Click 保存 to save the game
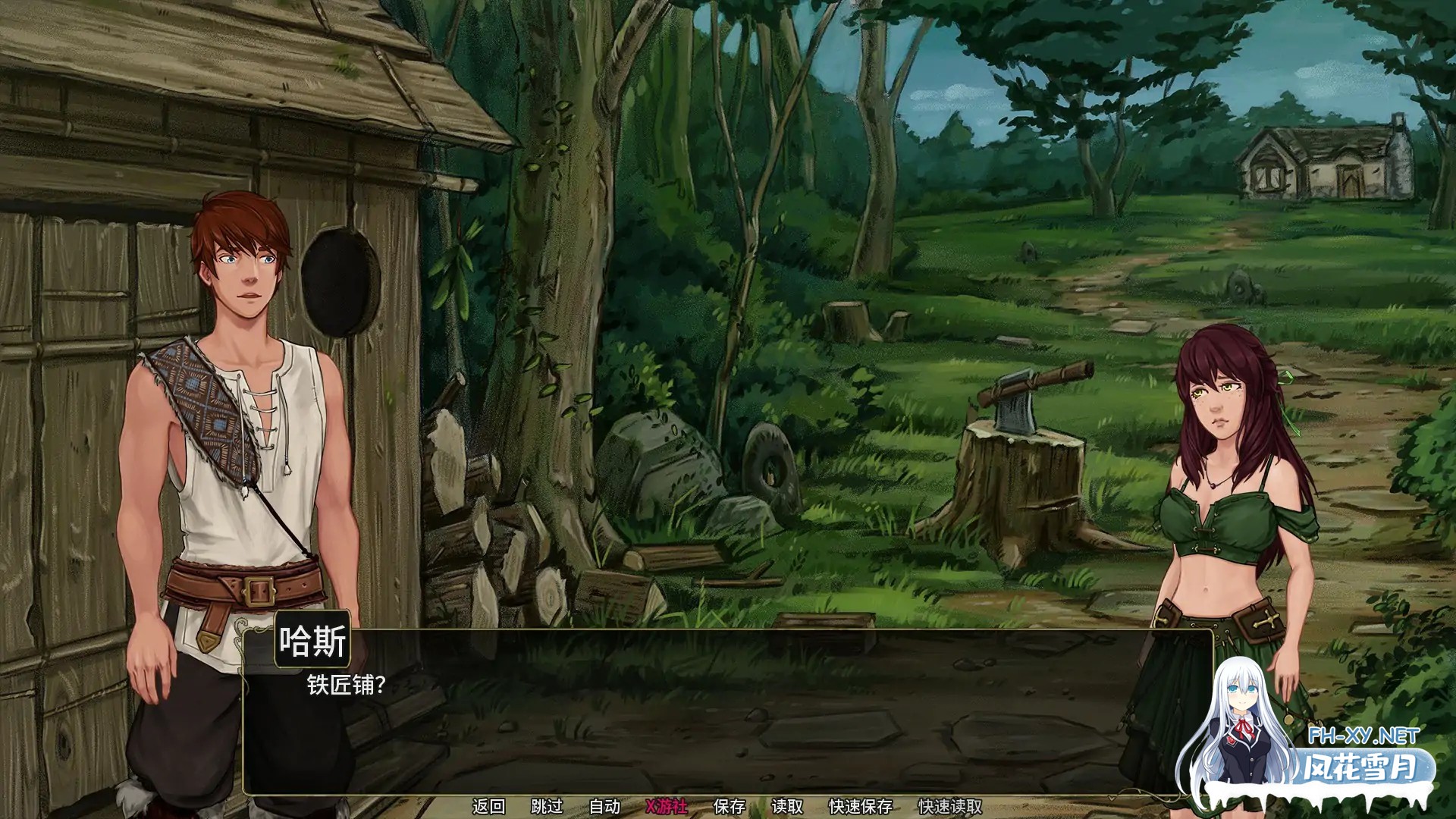The width and height of the screenshot is (1456, 819). 732,805
